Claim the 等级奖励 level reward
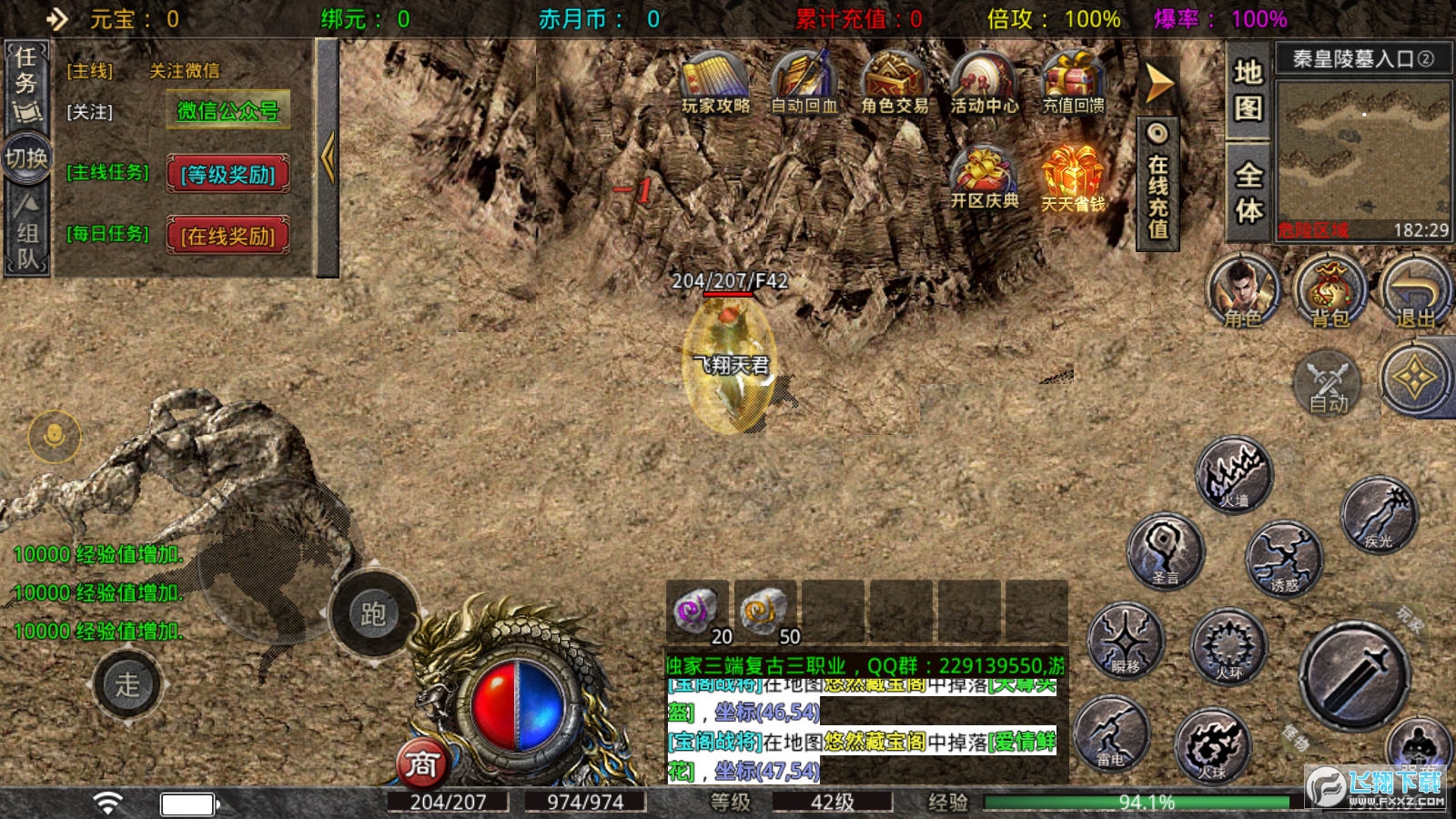This screenshot has height=819, width=1456. click(x=228, y=174)
